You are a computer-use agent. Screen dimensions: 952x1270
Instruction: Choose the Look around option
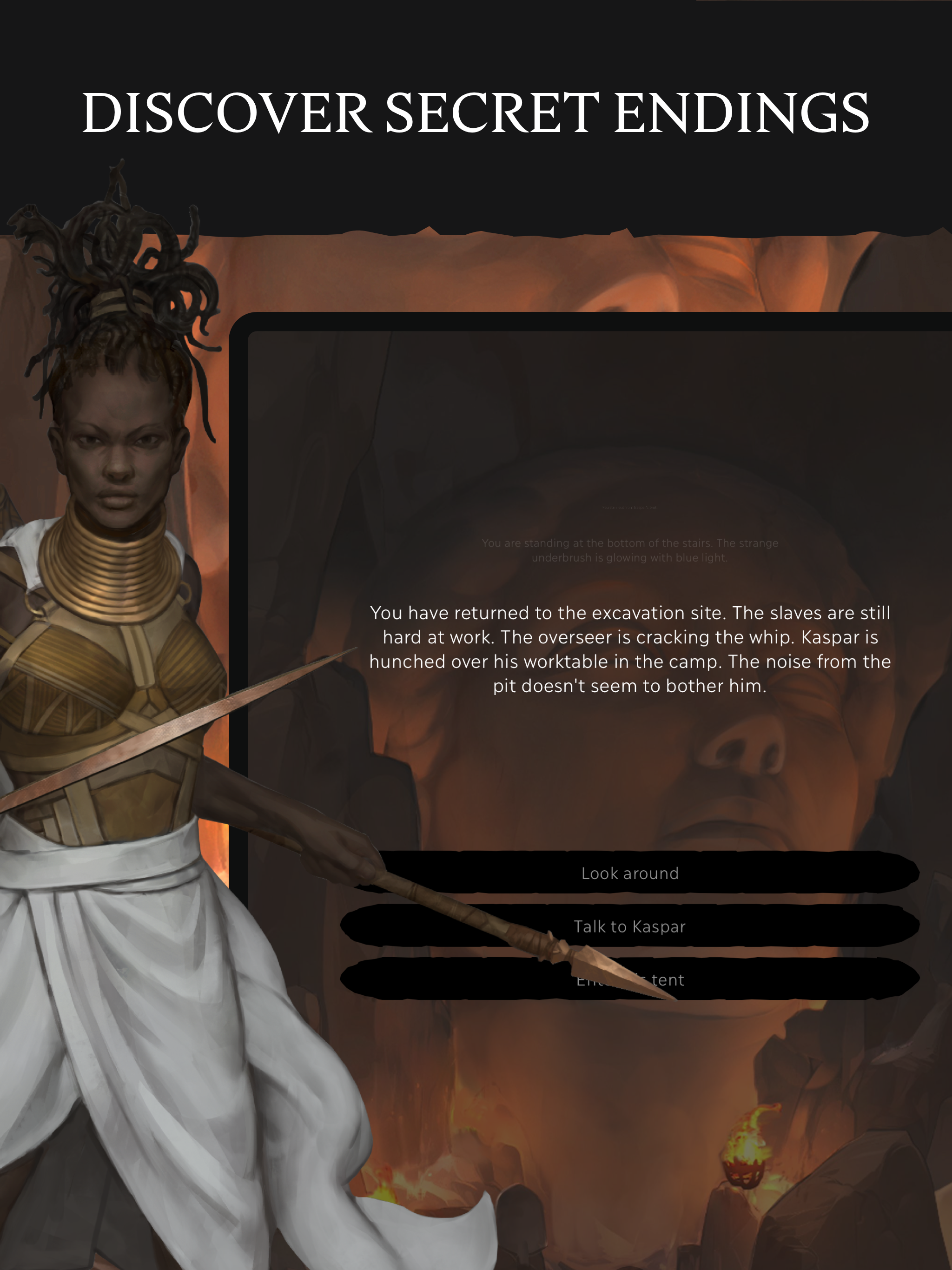[630, 873]
